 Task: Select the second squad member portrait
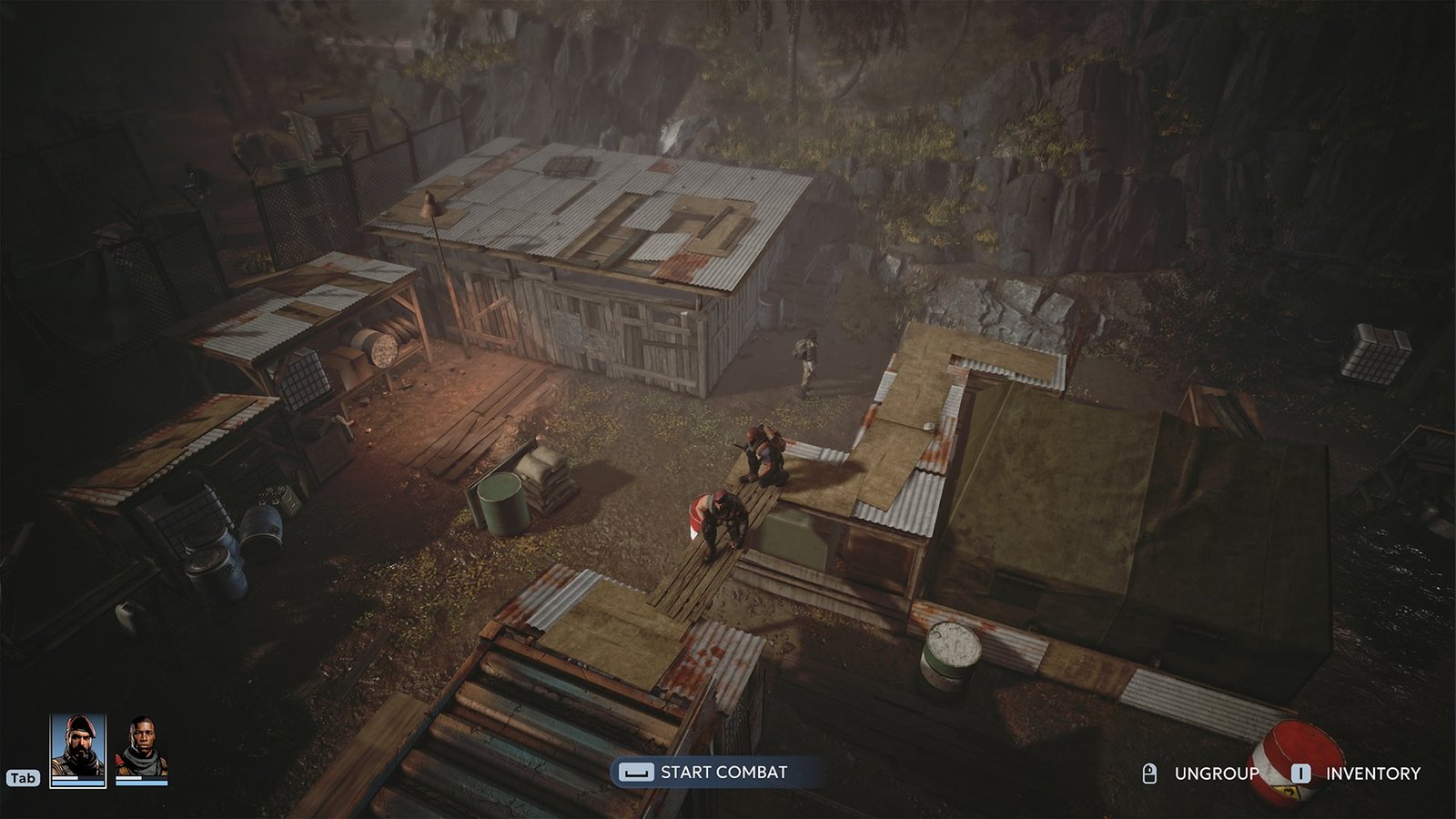142,750
